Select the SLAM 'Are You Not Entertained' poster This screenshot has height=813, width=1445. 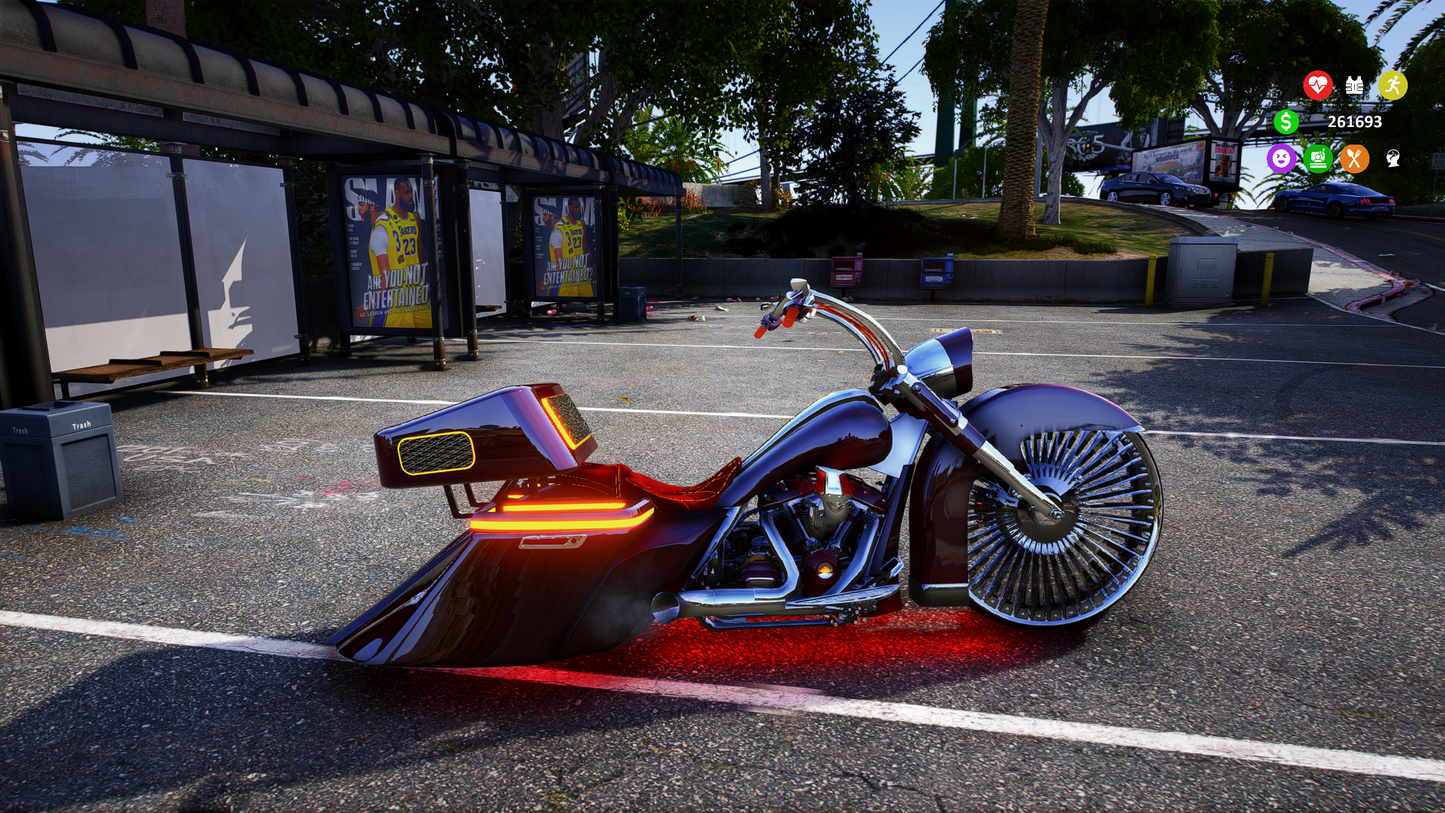click(x=390, y=250)
